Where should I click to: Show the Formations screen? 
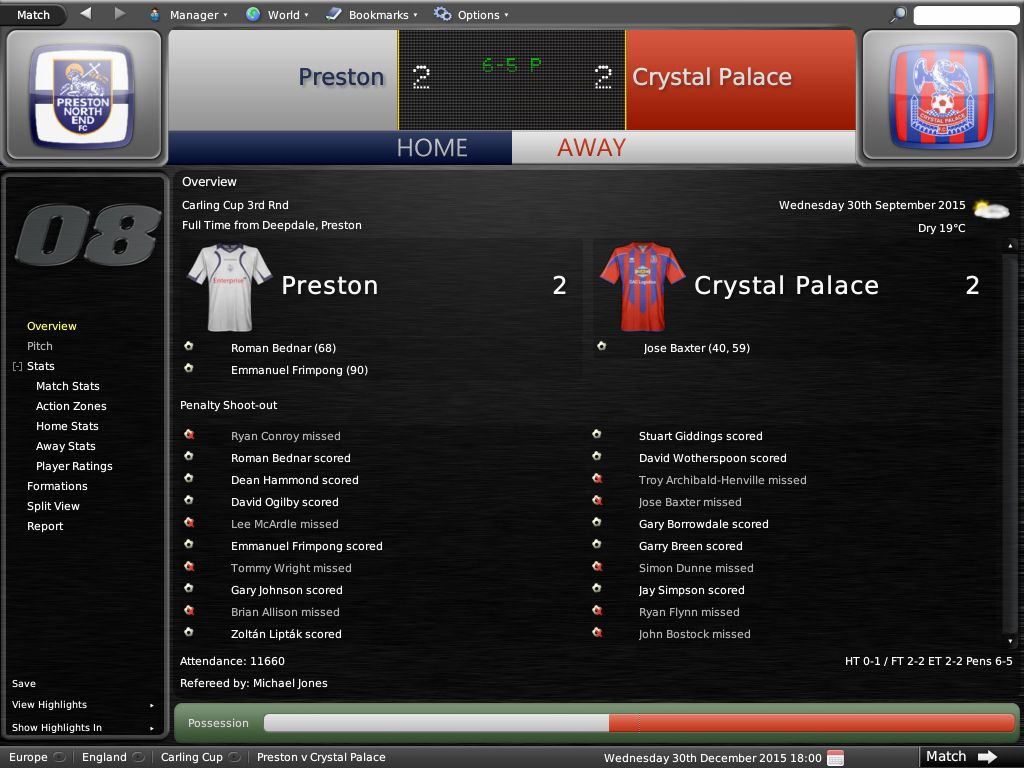pos(57,486)
